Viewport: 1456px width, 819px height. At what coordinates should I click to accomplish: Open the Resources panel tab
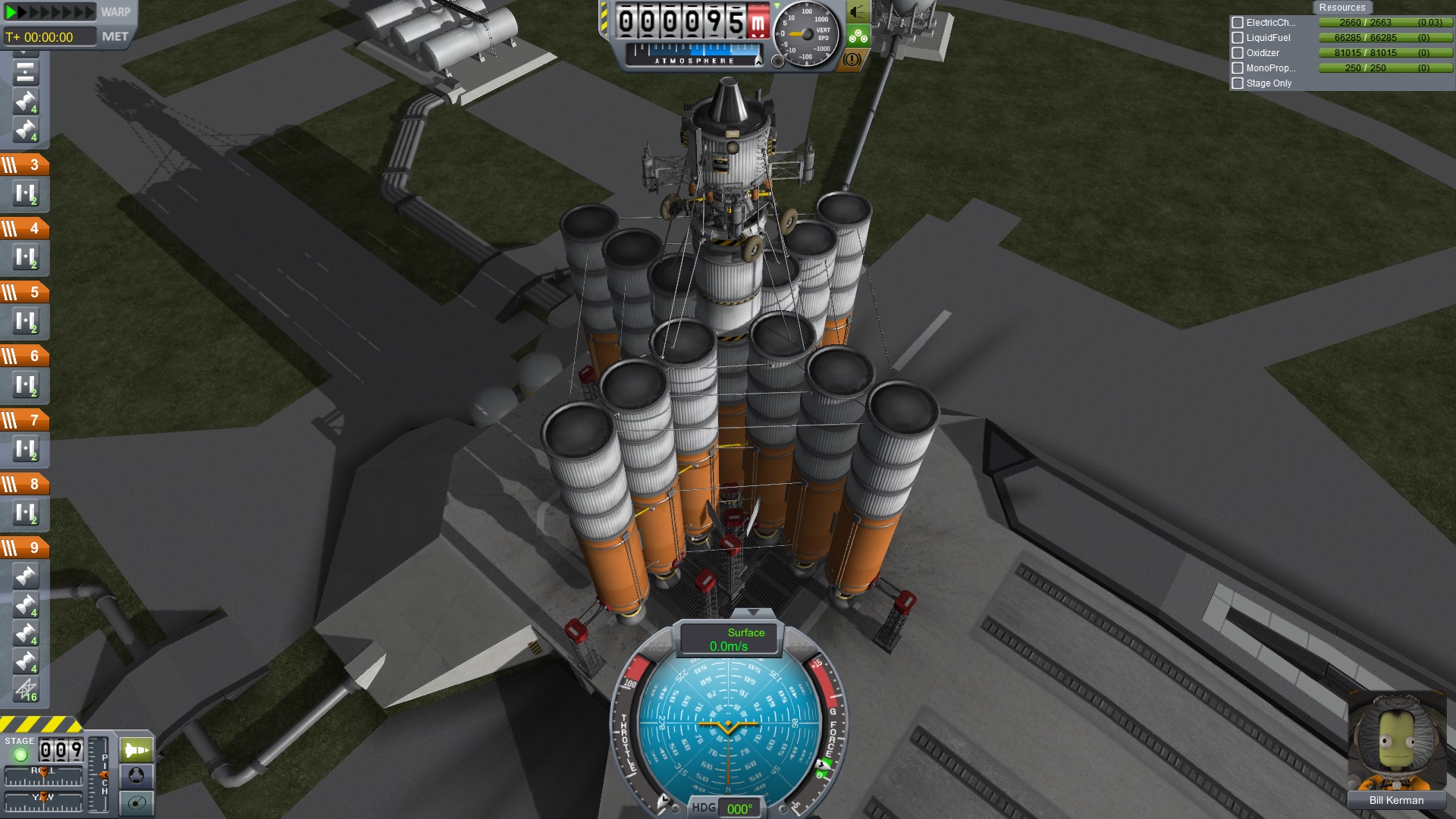pyautogui.click(x=1341, y=8)
